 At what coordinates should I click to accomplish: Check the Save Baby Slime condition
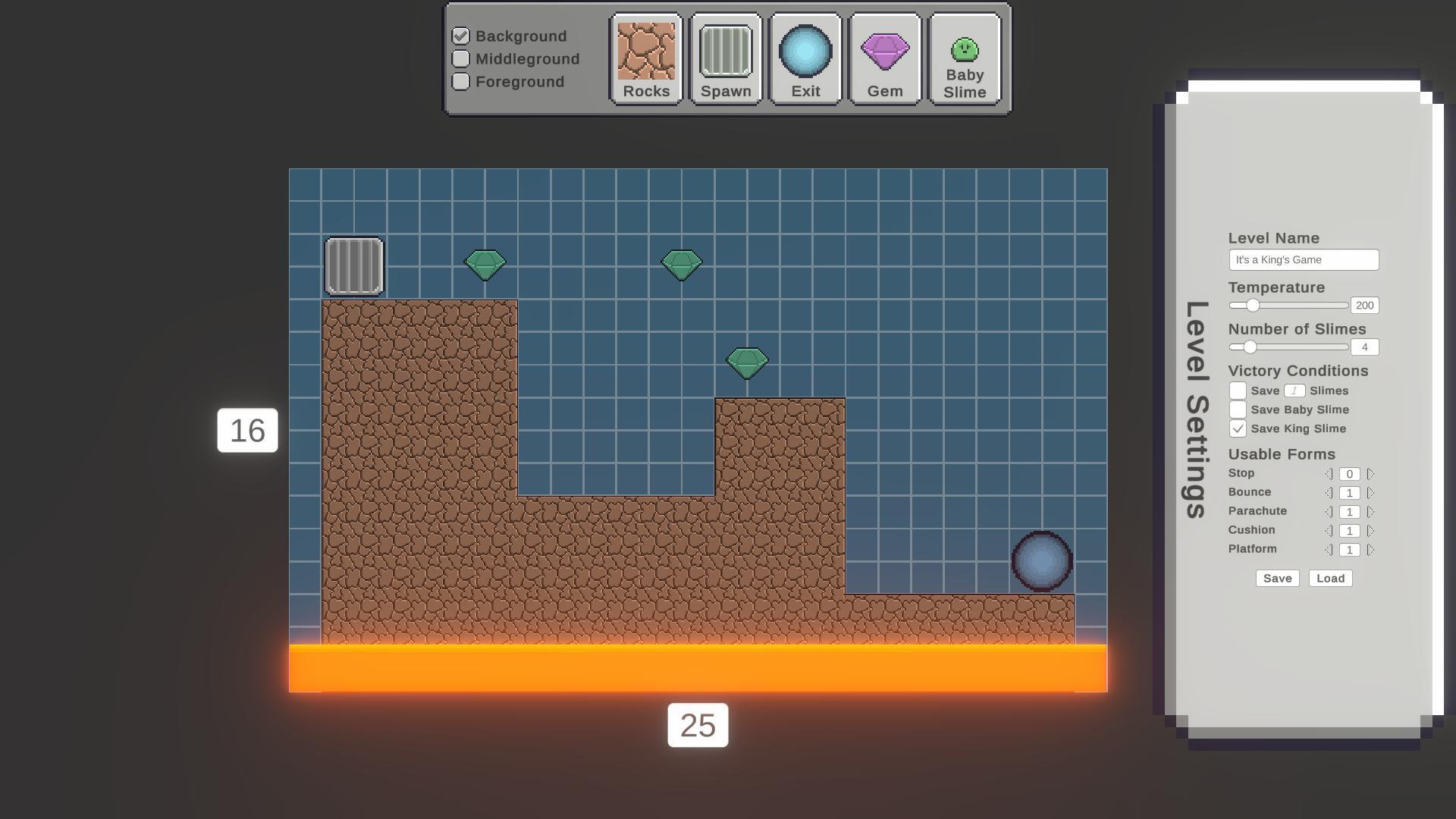point(1238,409)
